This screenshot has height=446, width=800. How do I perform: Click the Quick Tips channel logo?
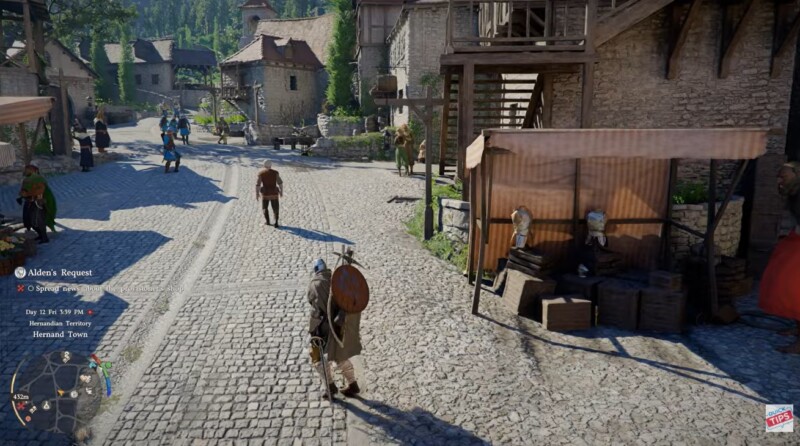(779, 418)
